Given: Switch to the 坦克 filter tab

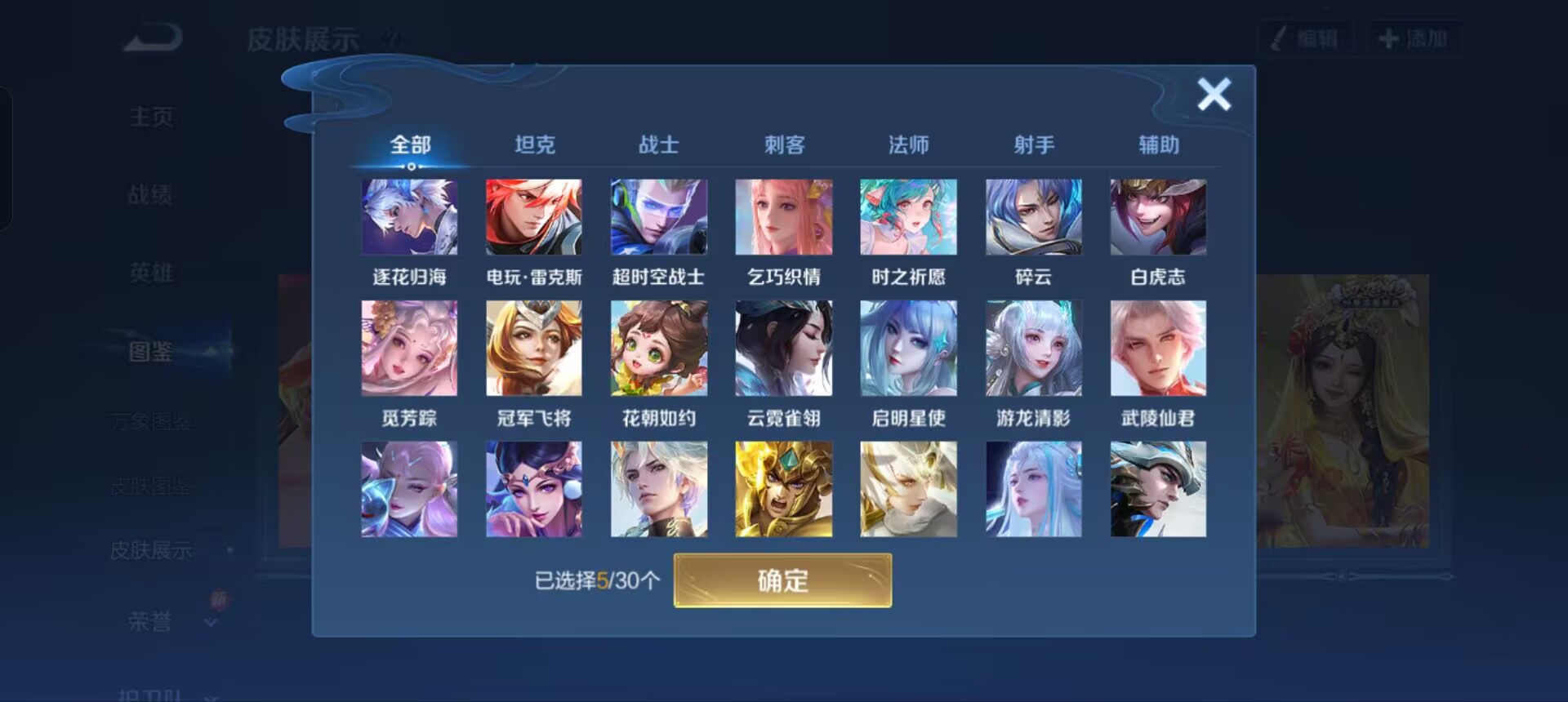Looking at the screenshot, I should pyautogui.click(x=535, y=144).
